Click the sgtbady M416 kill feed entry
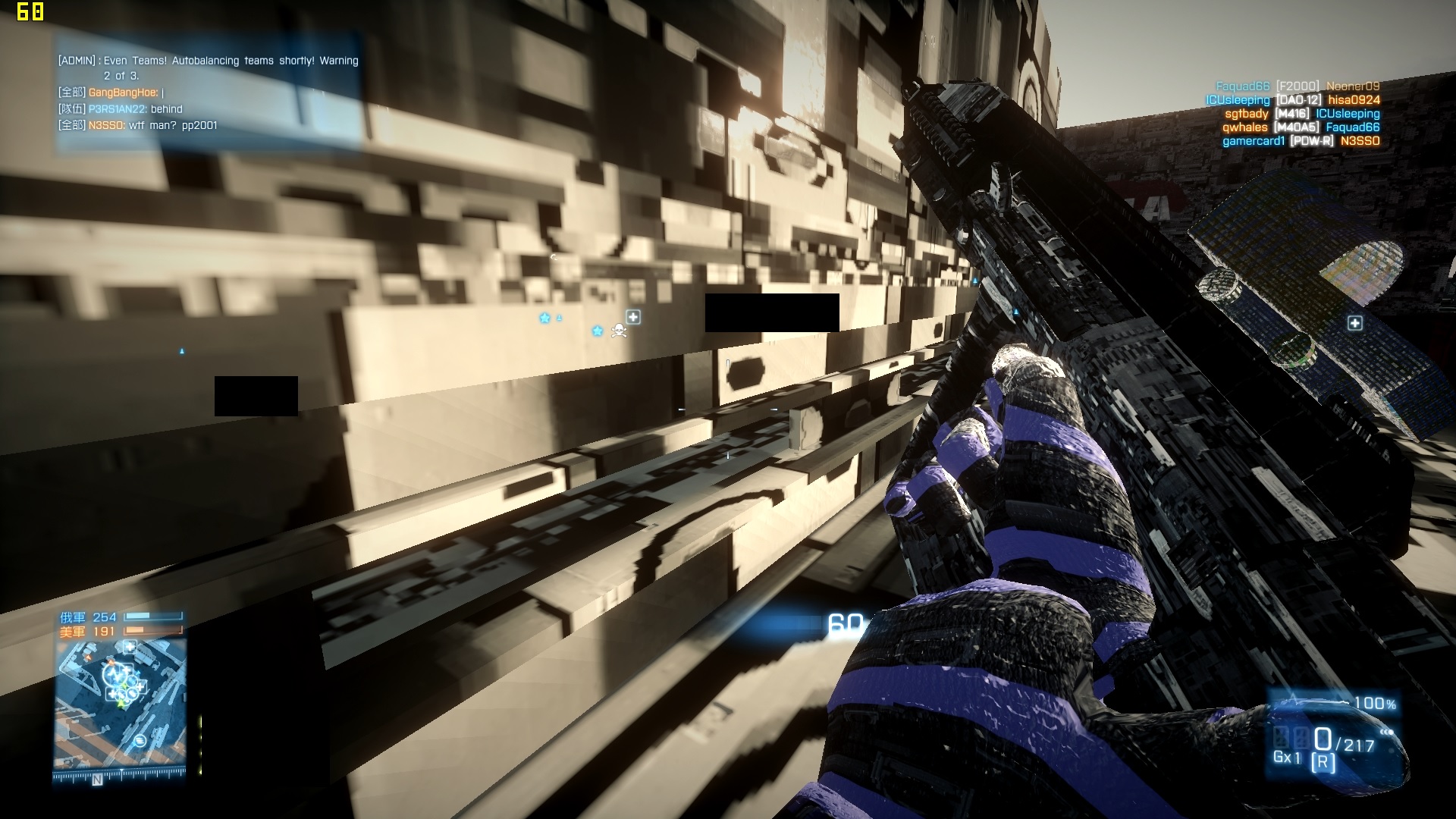Screen dimensions: 1456x819 tap(1301, 114)
